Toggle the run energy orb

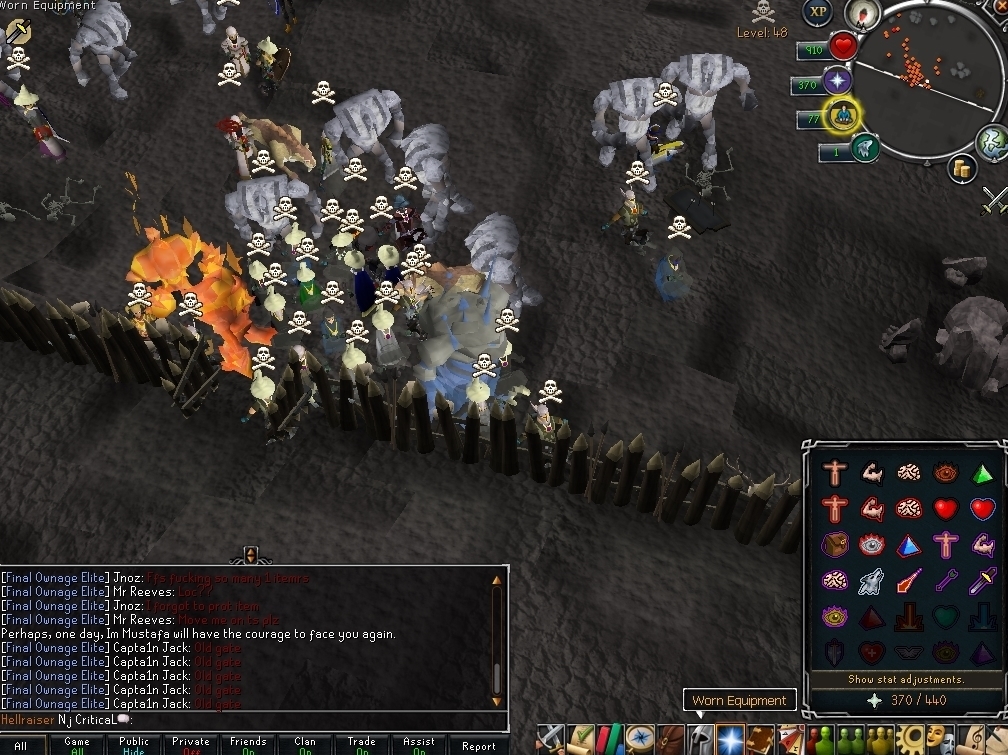843,117
